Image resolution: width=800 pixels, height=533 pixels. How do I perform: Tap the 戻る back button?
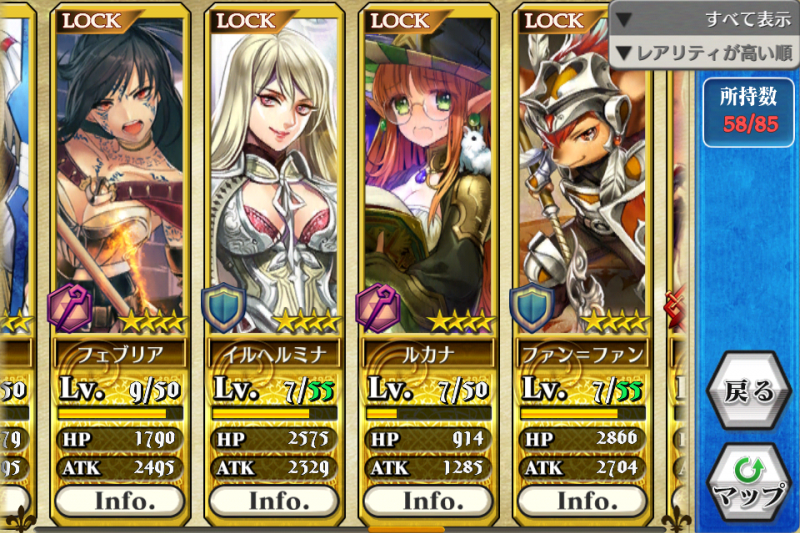pos(748,391)
